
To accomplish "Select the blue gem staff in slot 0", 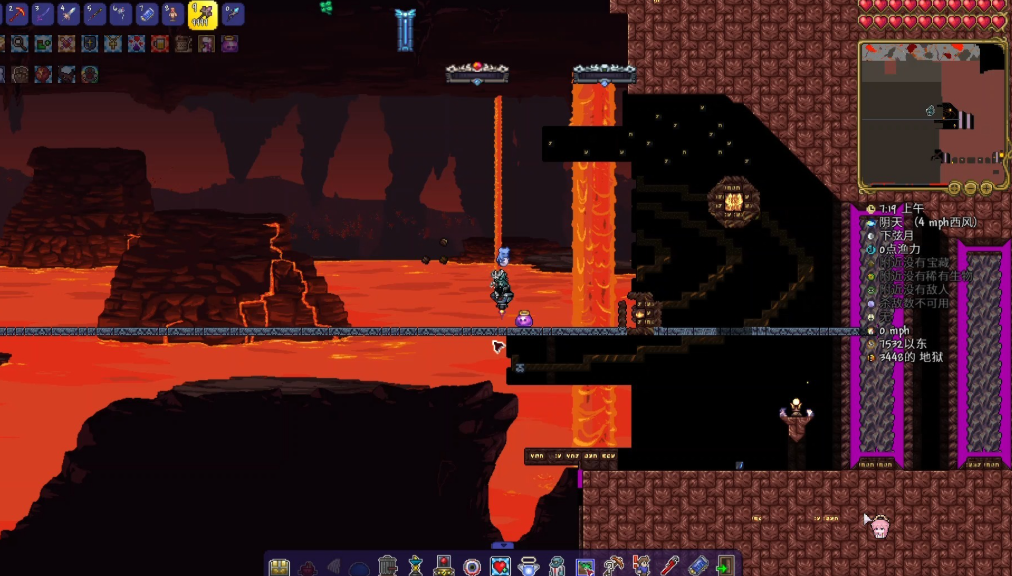I will (232, 14).
